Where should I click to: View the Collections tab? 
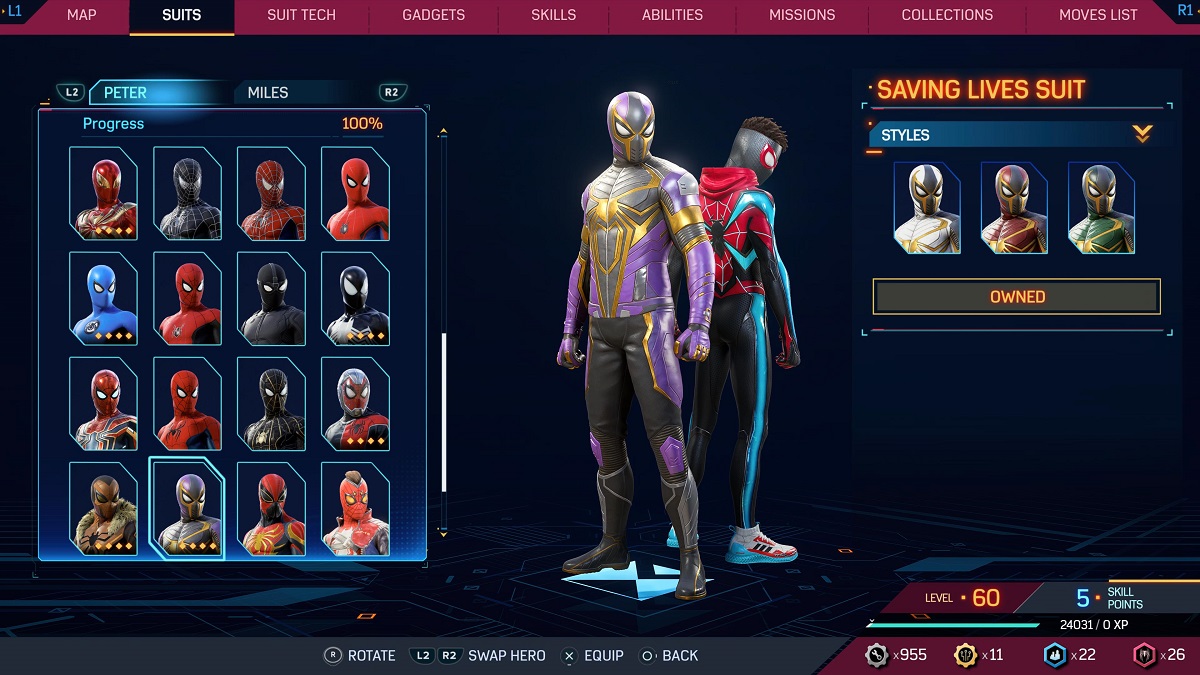(947, 15)
